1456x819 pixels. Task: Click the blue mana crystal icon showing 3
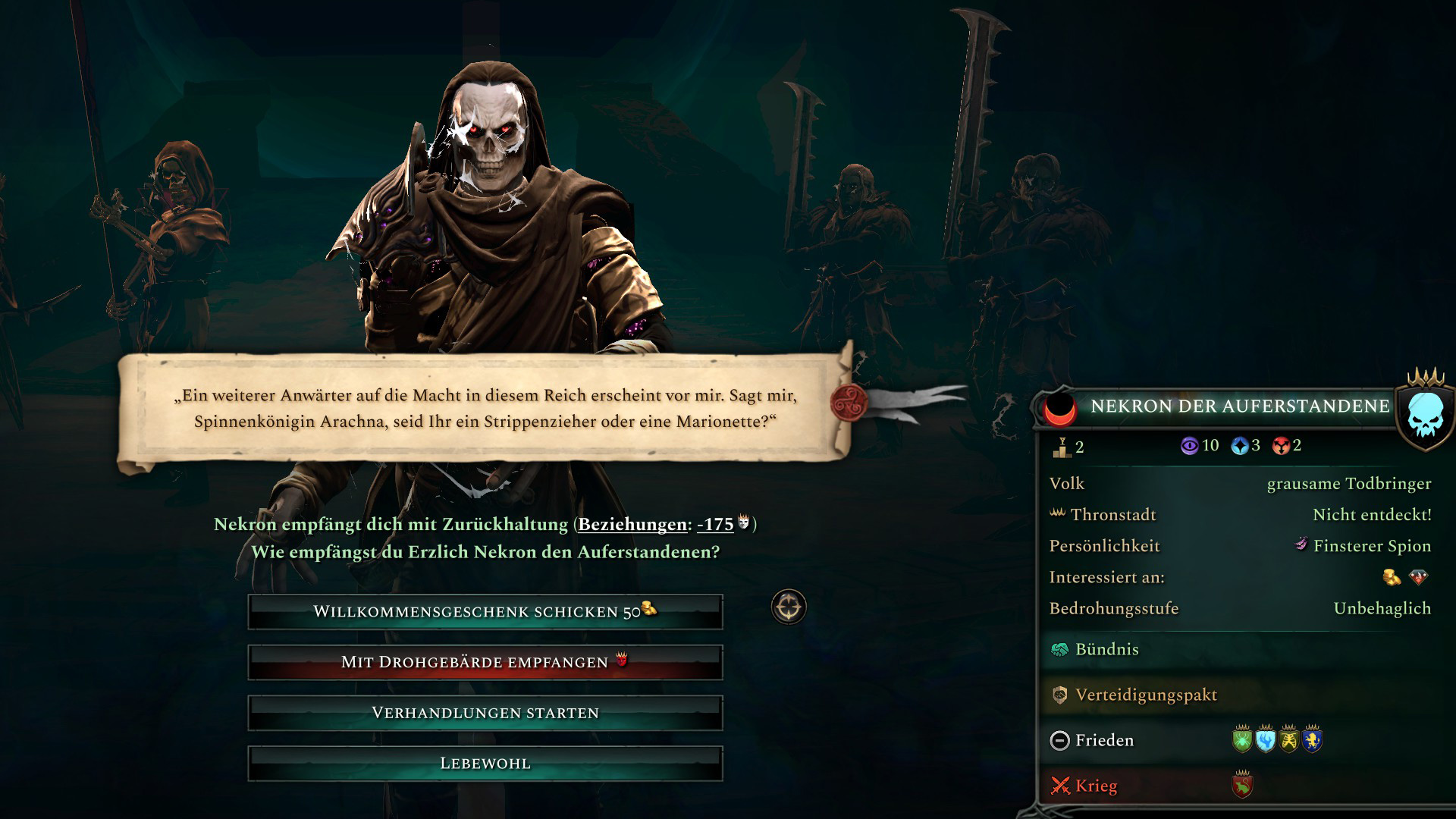(x=1240, y=446)
